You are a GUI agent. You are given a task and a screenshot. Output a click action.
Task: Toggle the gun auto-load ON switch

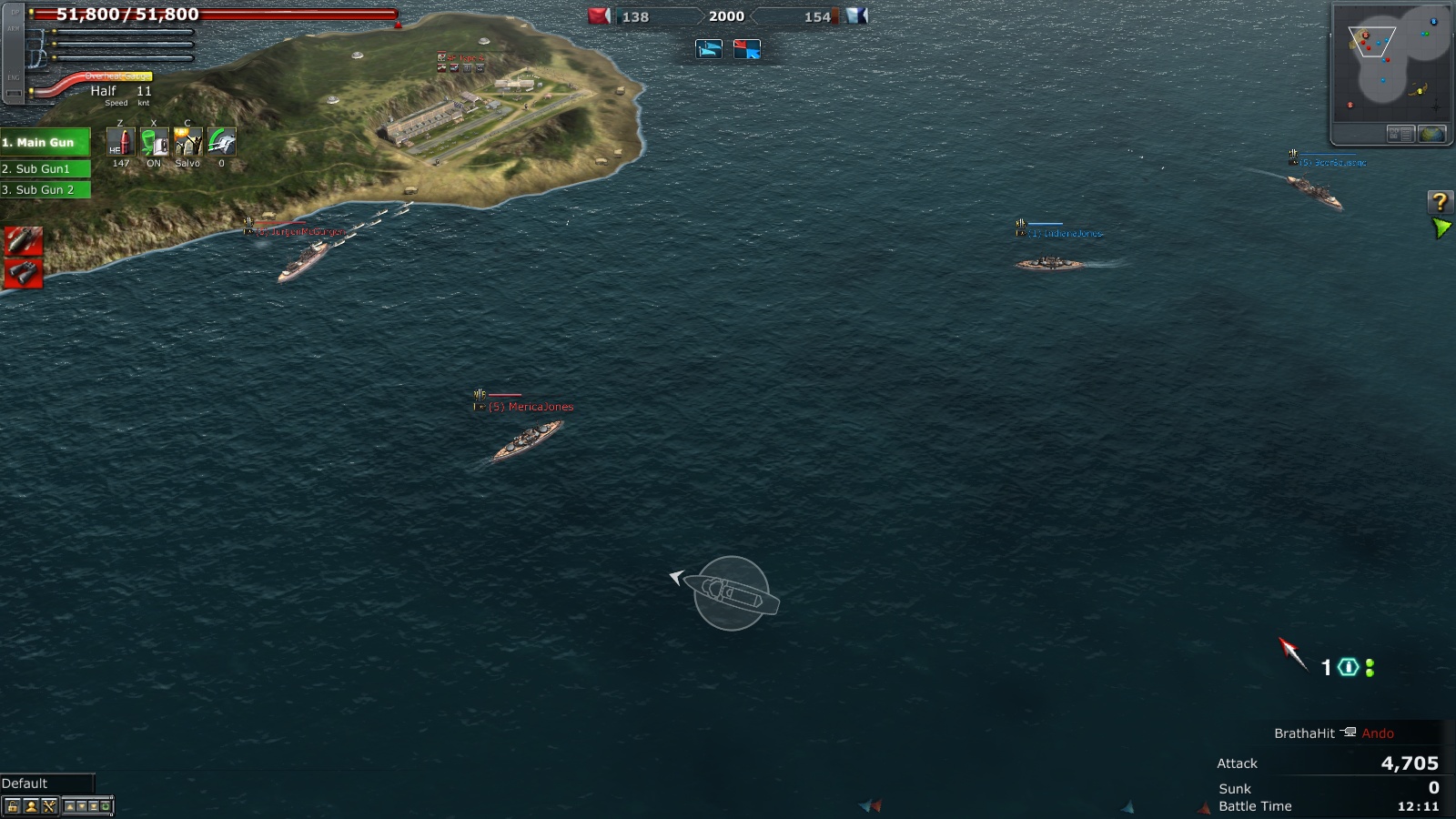(x=155, y=142)
